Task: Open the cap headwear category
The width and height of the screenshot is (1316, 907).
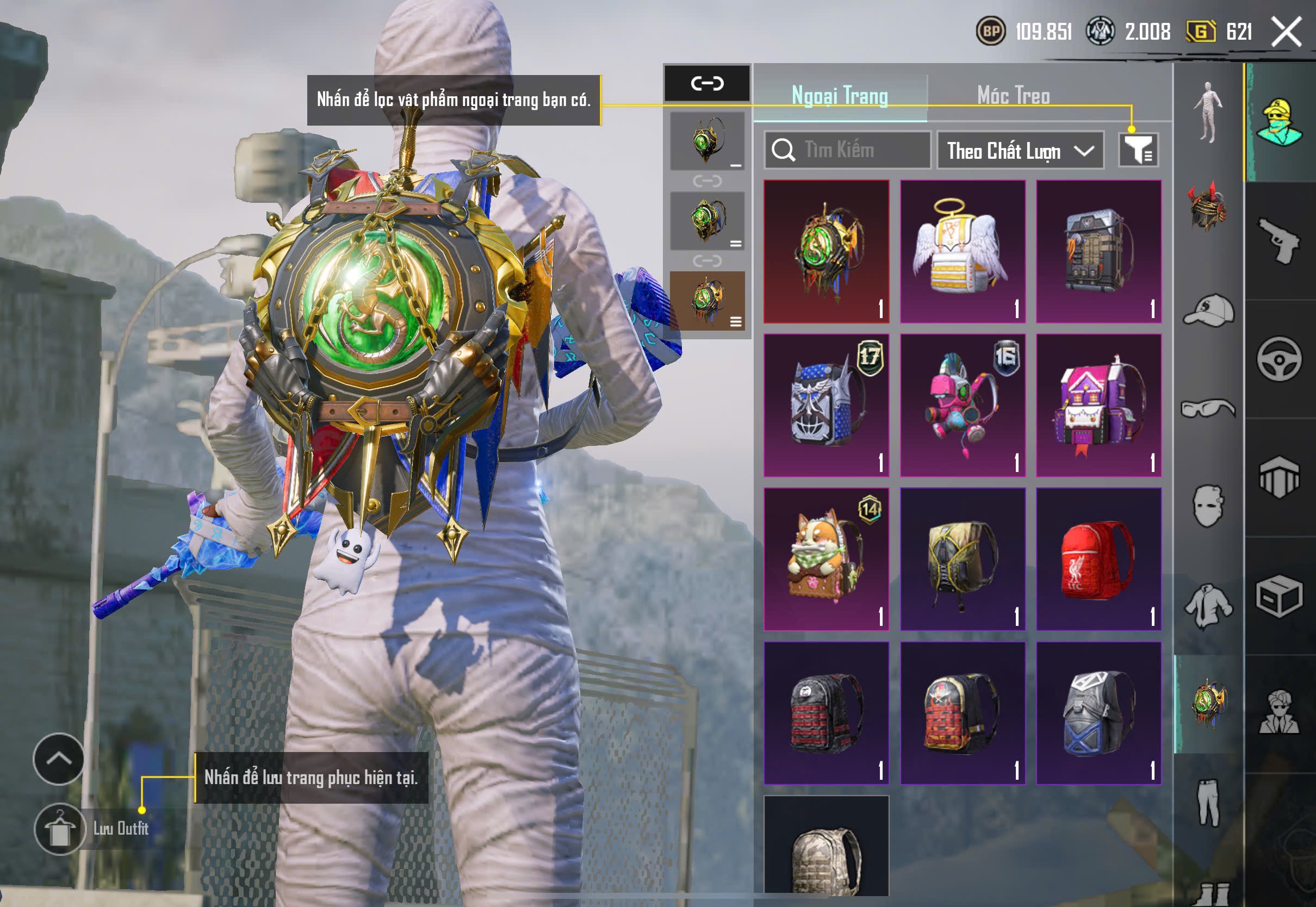Action: pyautogui.click(x=1208, y=310)
